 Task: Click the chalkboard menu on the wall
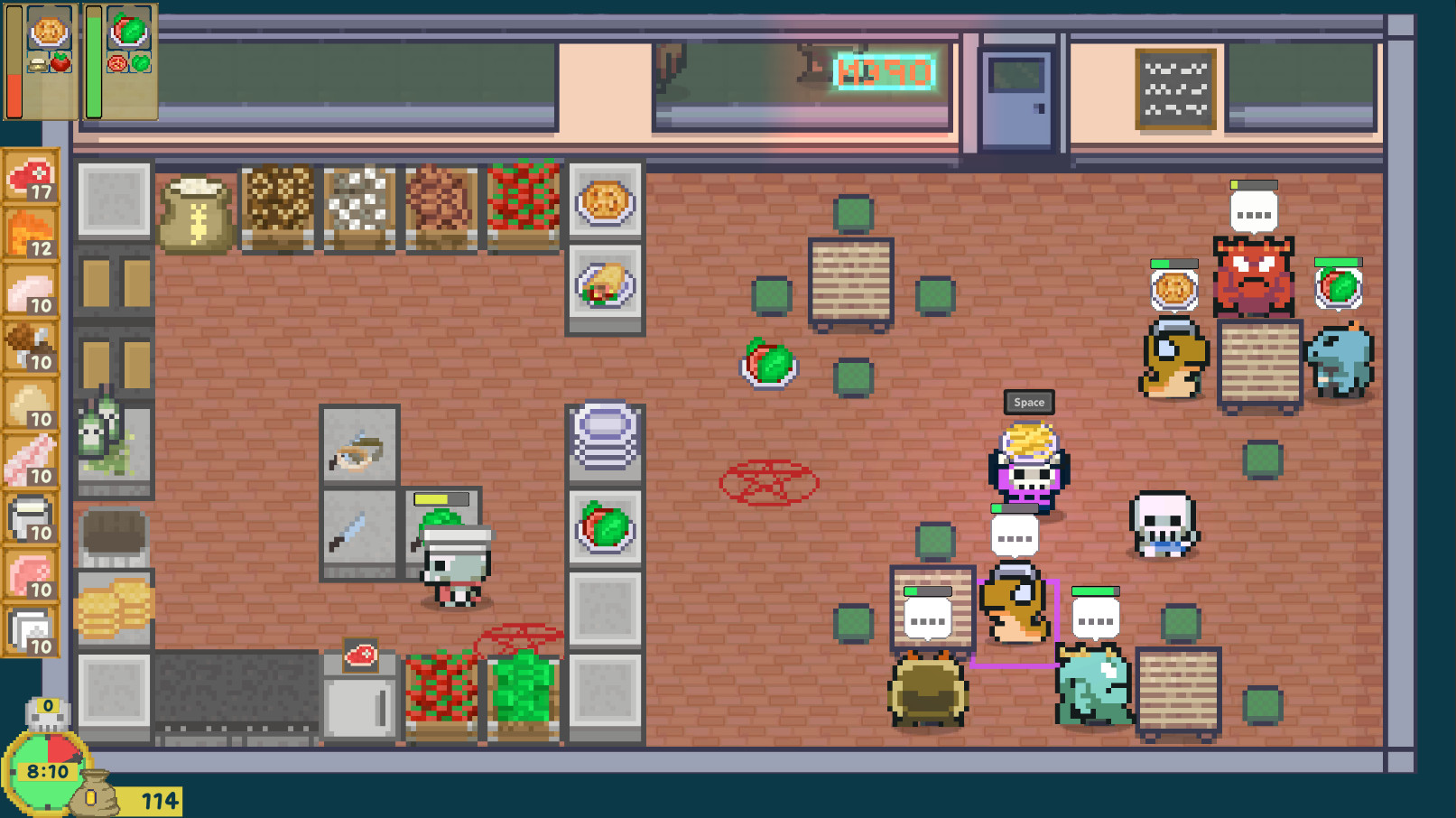(x=1175, y=88)
